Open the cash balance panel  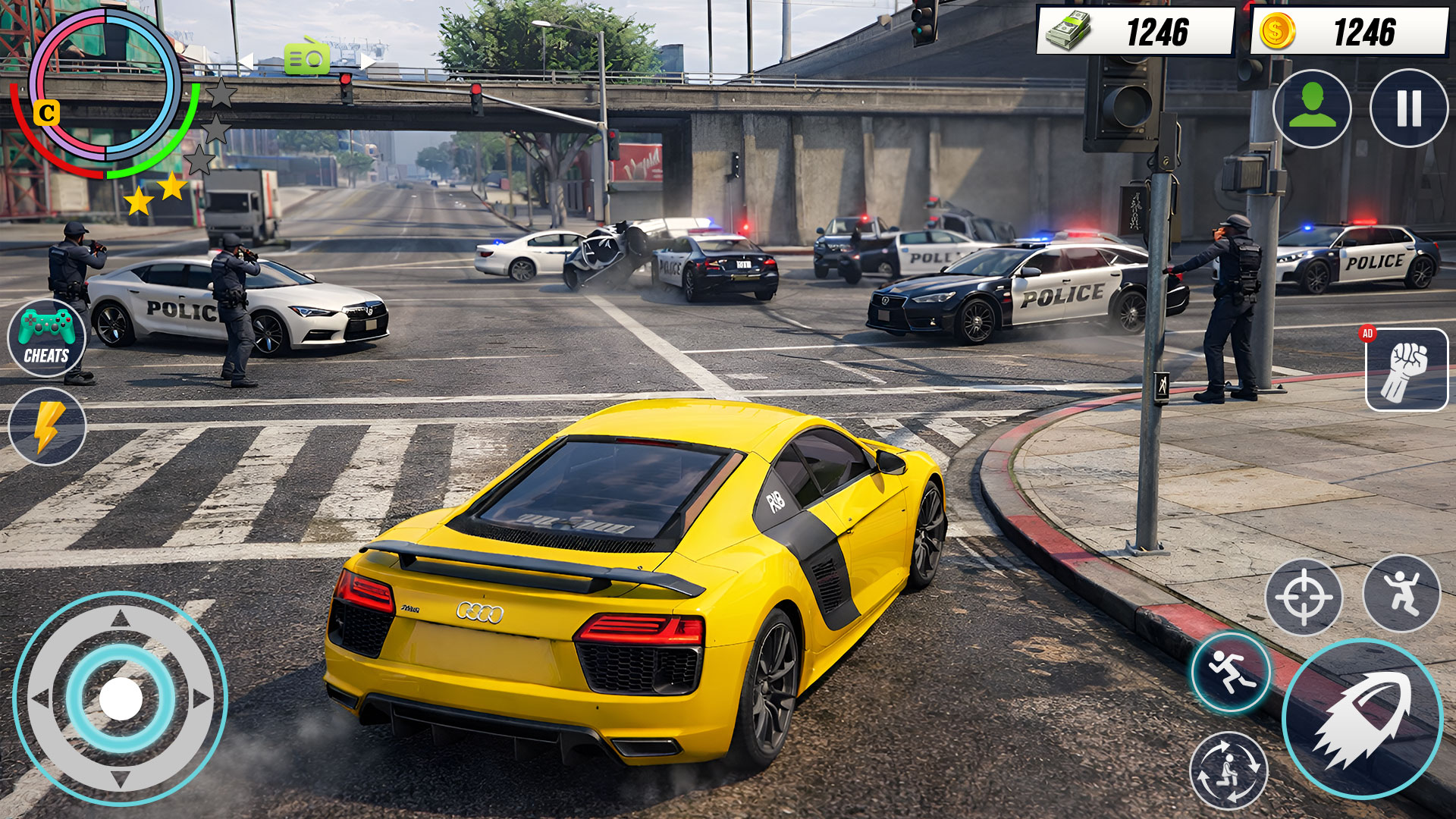click(x=1135, y=32)
